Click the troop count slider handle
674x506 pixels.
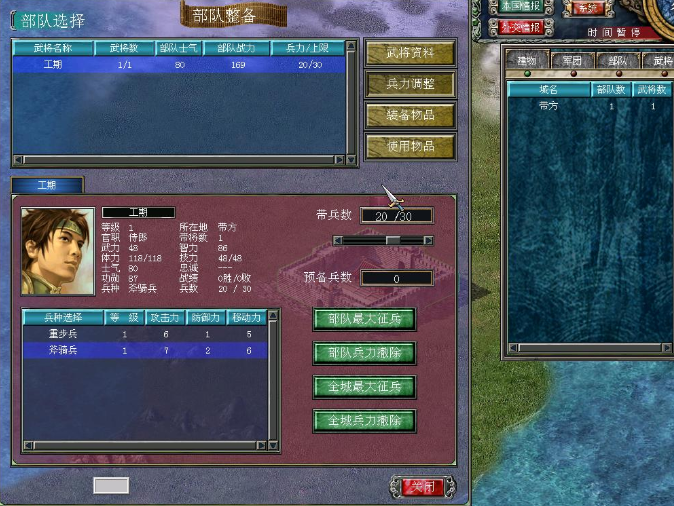(393, 240)
